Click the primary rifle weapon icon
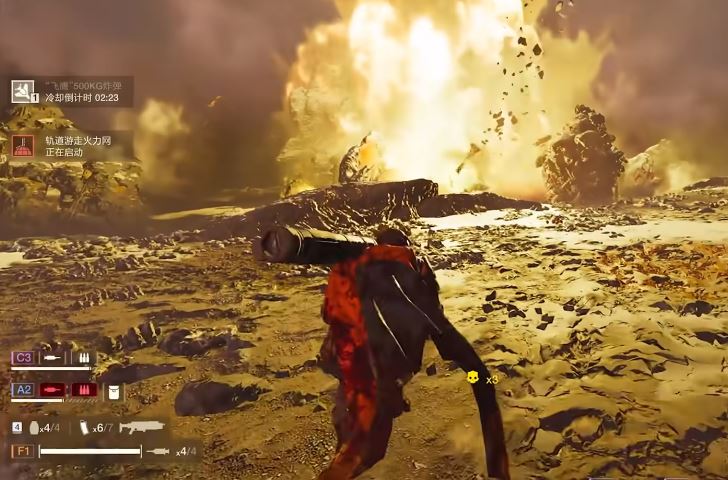Screen dimensions: 728x480 point(141,427)
